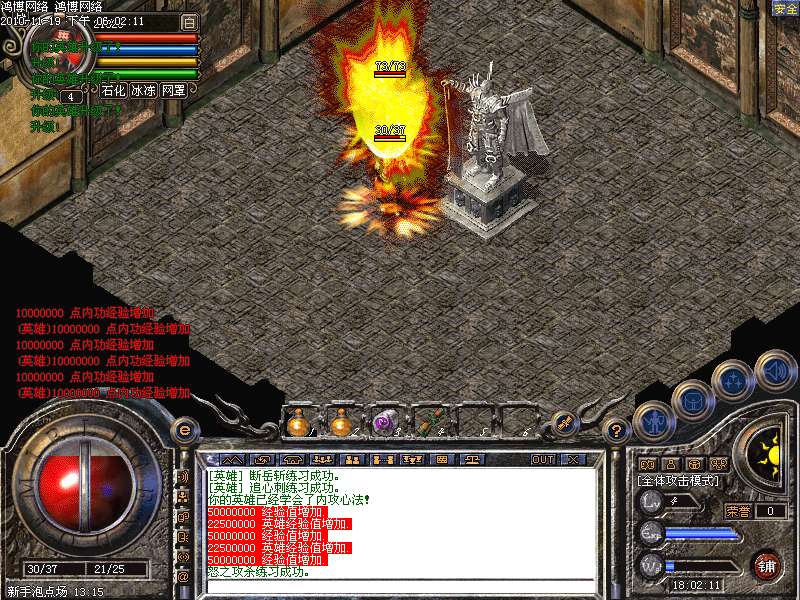Click the 安全 indicator in the corner
This screenshot has width=800, height=600.
[785, 8]
